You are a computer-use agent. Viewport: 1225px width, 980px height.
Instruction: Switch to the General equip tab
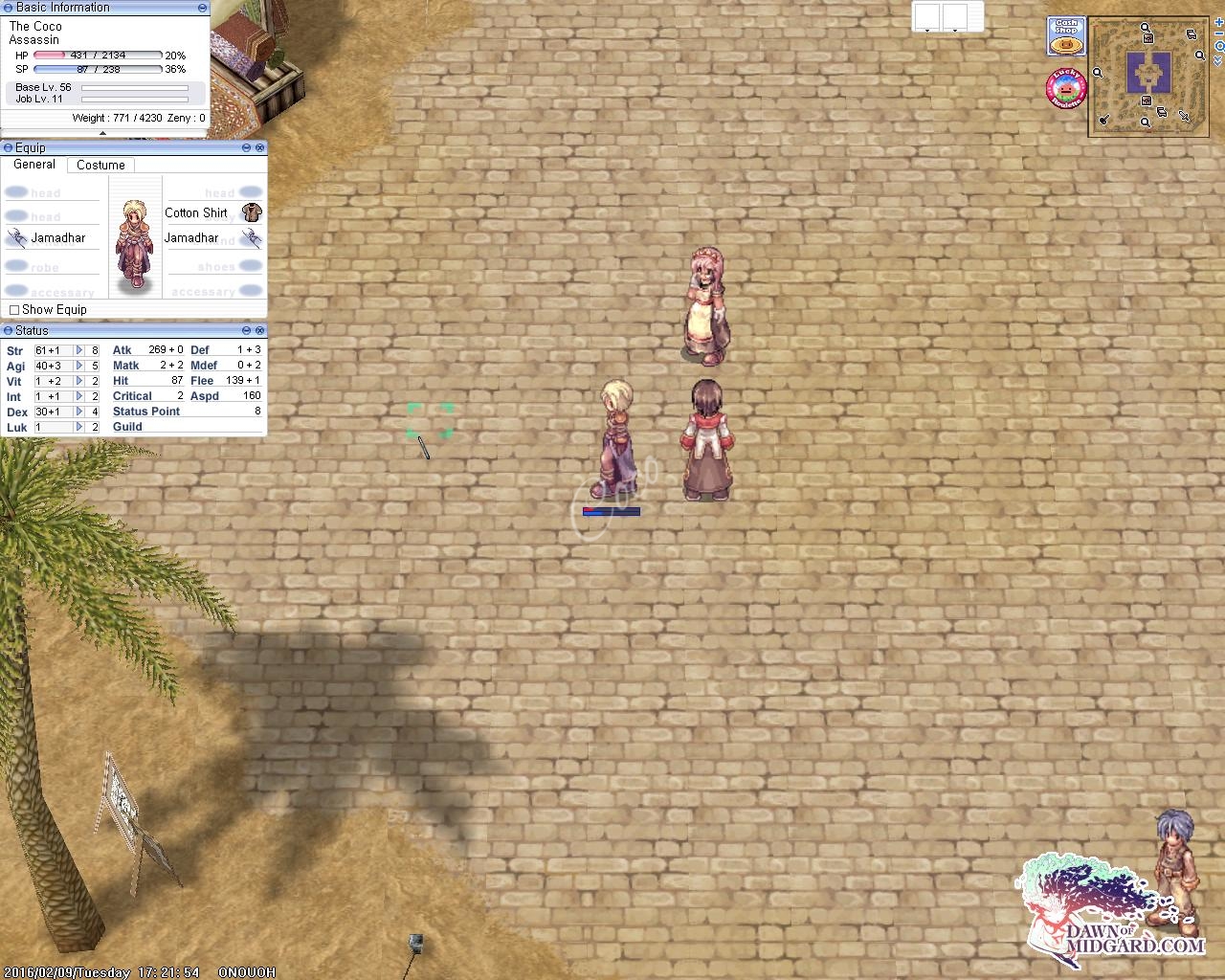point(34,164)
